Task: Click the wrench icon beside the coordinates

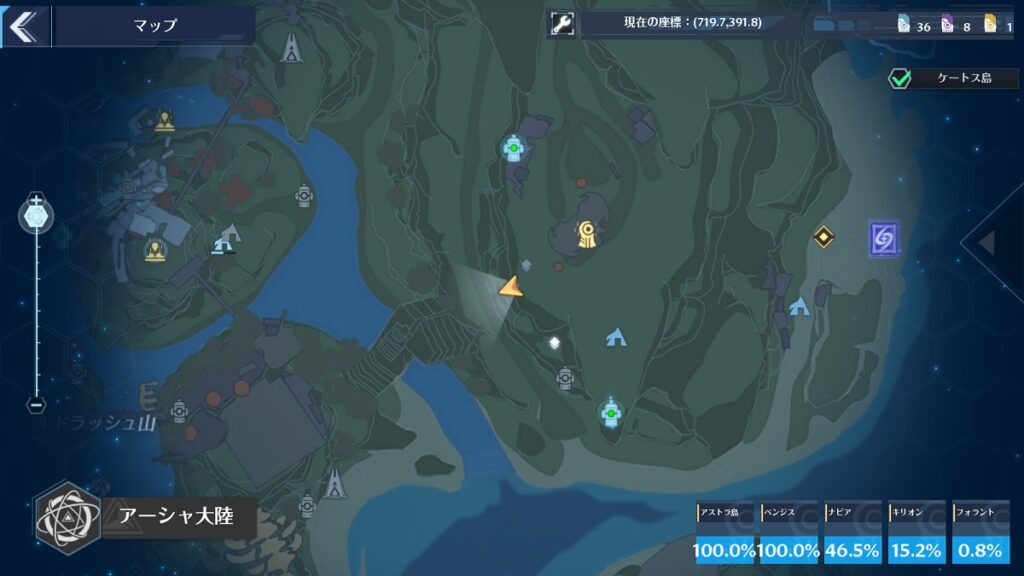Action: point(562,25)
